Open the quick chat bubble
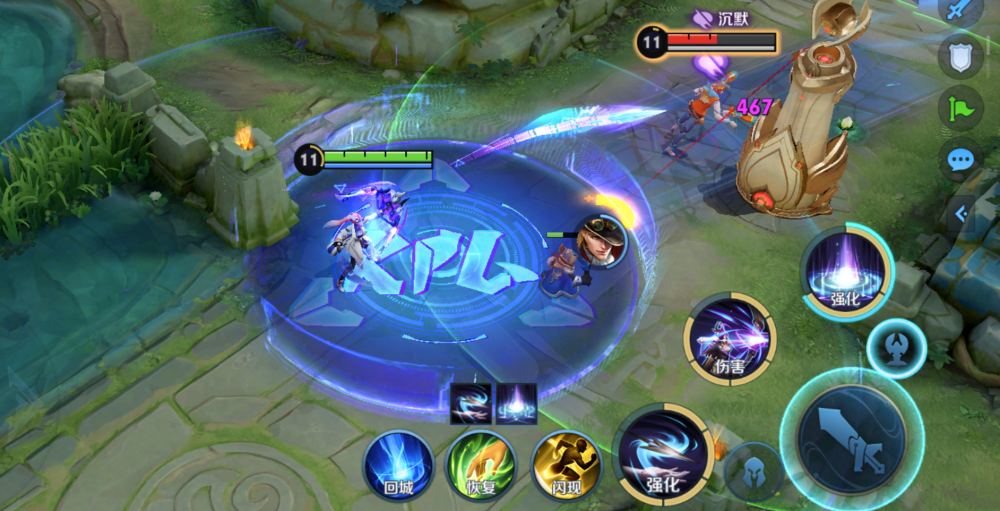The height and width of the screenshot is (511, 1000). (960, 160)
